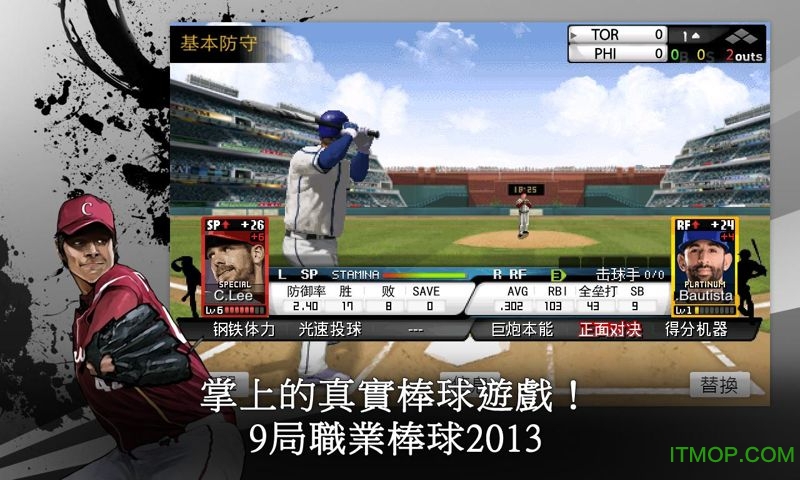Choose the highlighted 正面对决 skill
This screenshot has height=480, width=800.
pos(609,329)
